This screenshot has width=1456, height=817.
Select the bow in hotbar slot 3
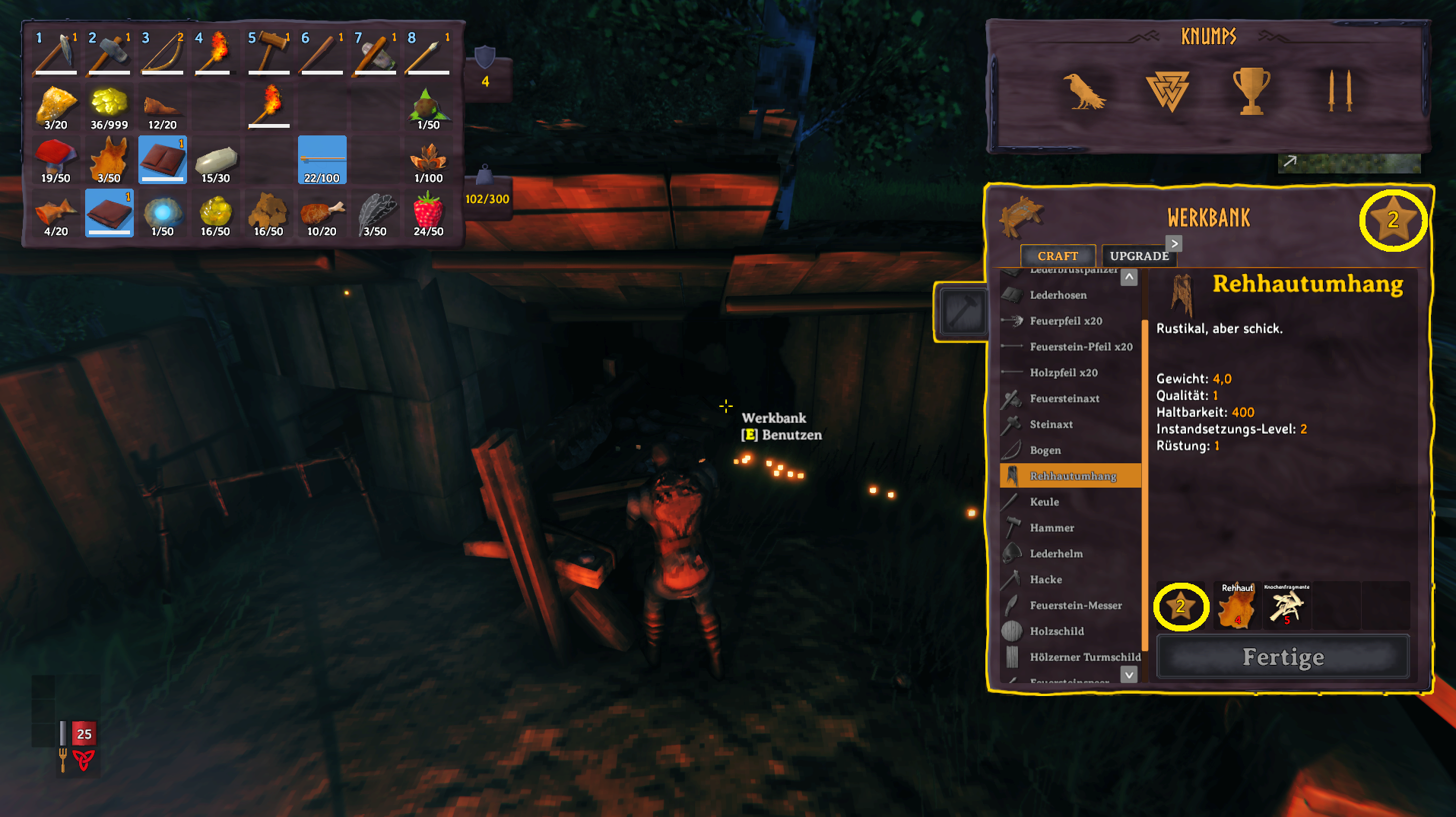tap(162, 53)
